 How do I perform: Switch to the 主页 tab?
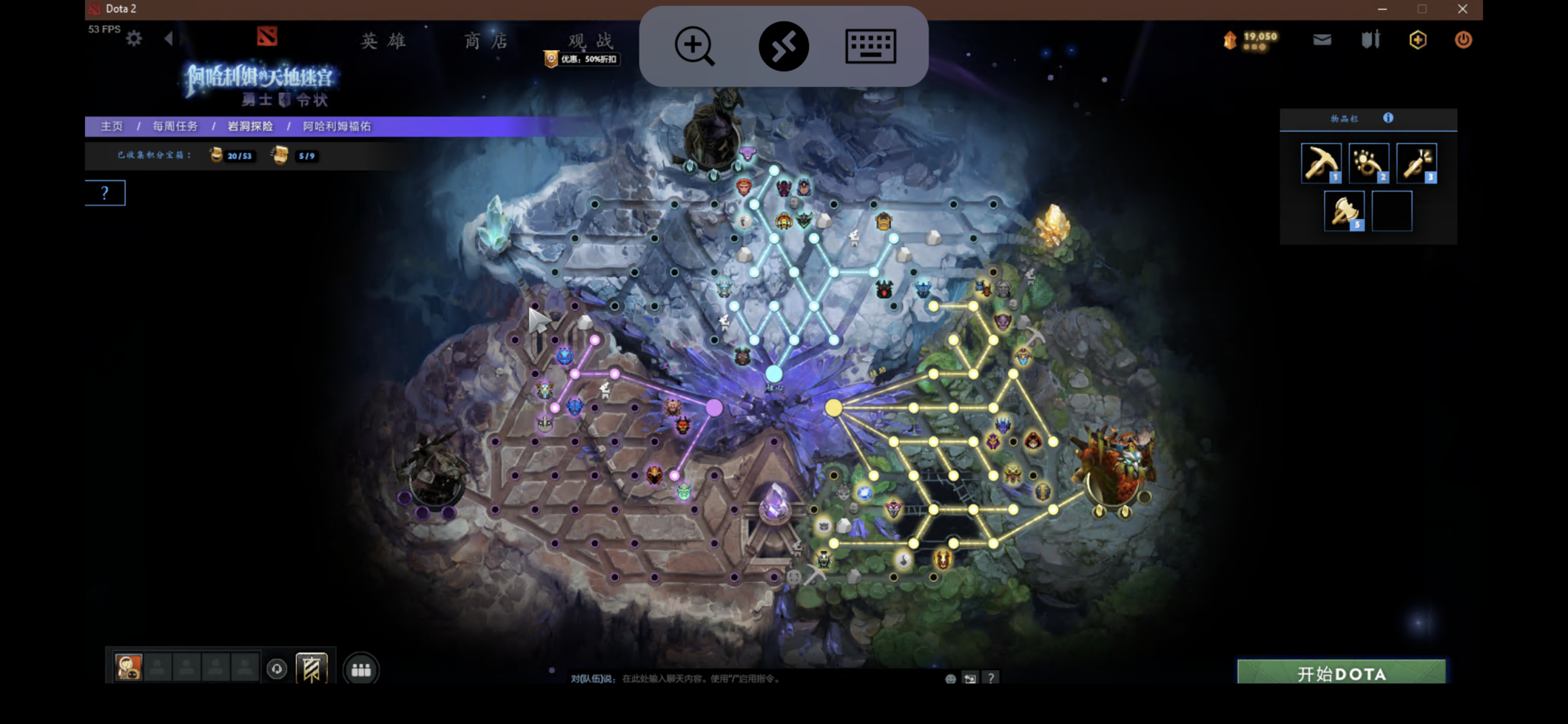pos(112,126)
